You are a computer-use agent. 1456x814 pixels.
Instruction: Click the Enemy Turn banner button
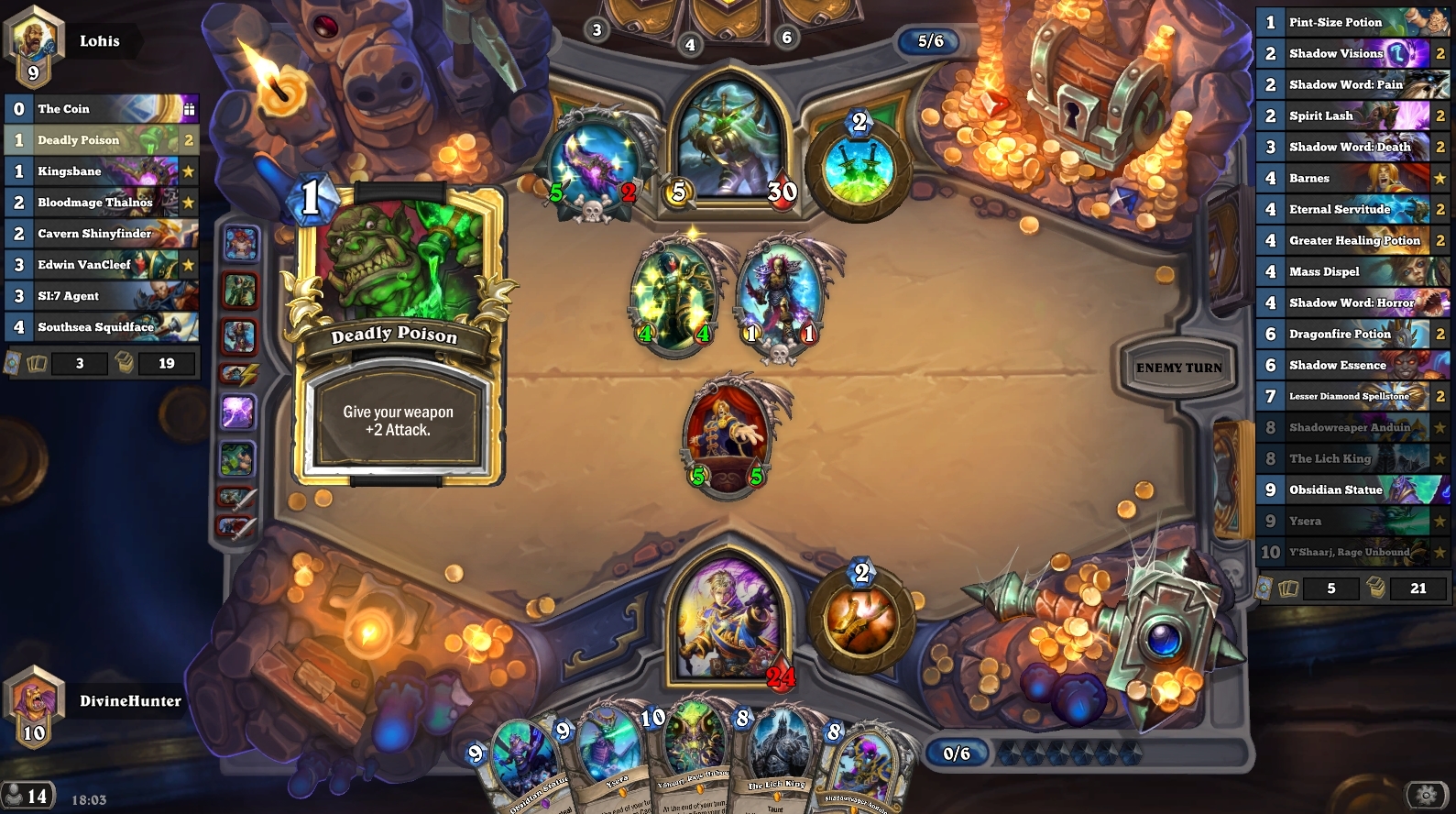tap(1181, 368)
